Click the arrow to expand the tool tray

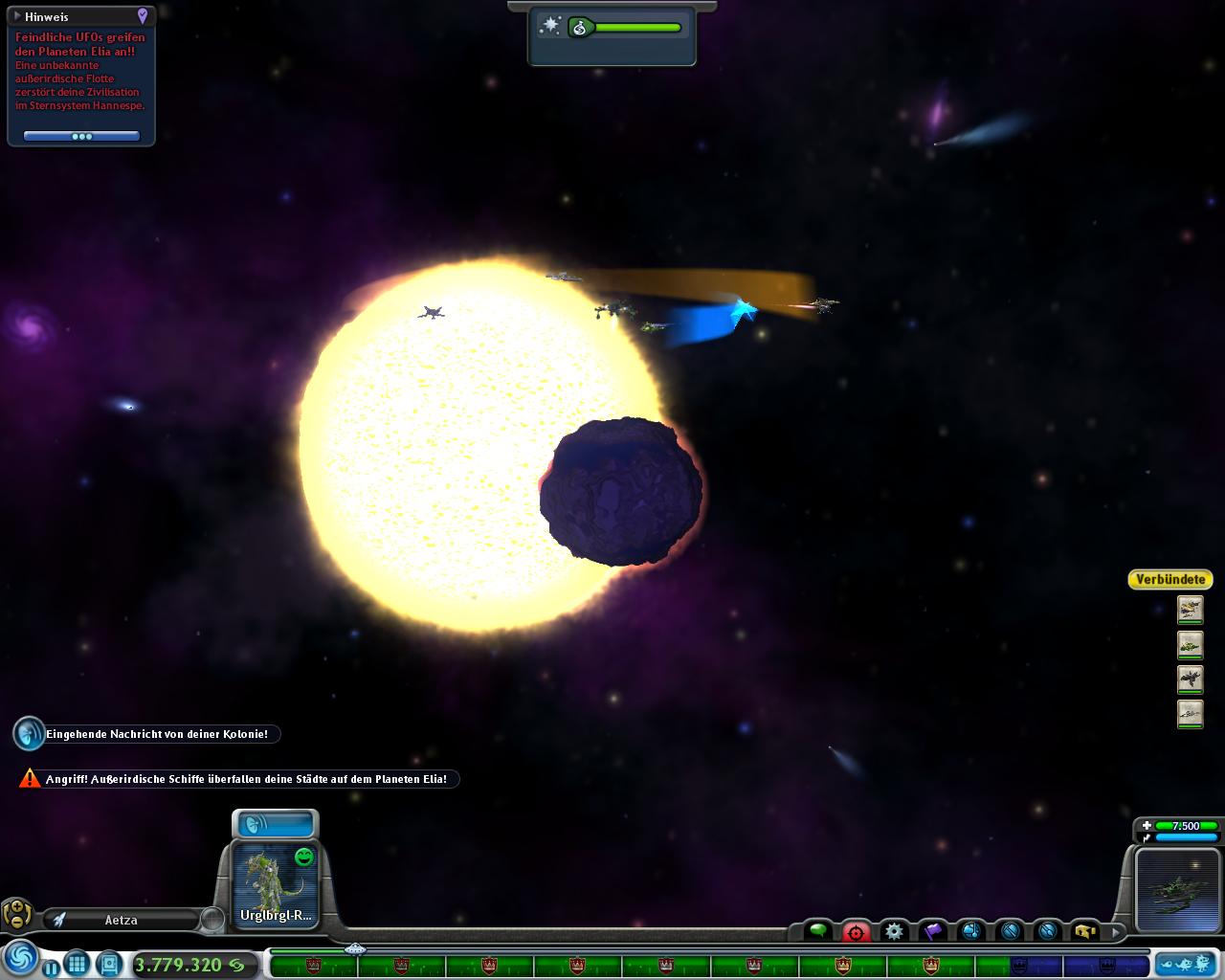(x=1115, y=930)
